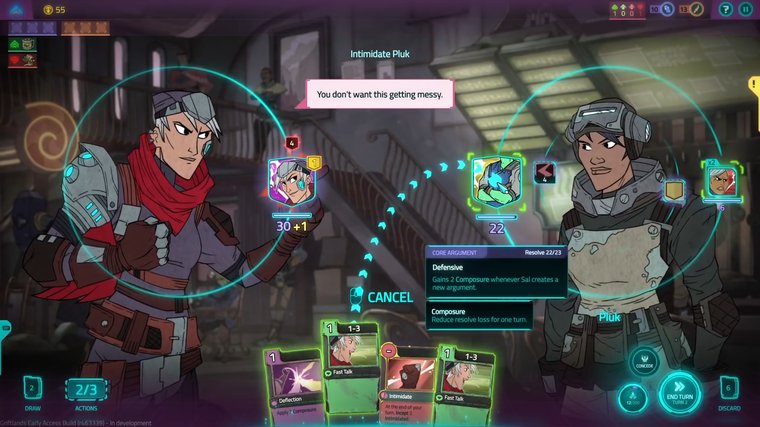Pick the Intimidate card in hand

pos(408,385)
